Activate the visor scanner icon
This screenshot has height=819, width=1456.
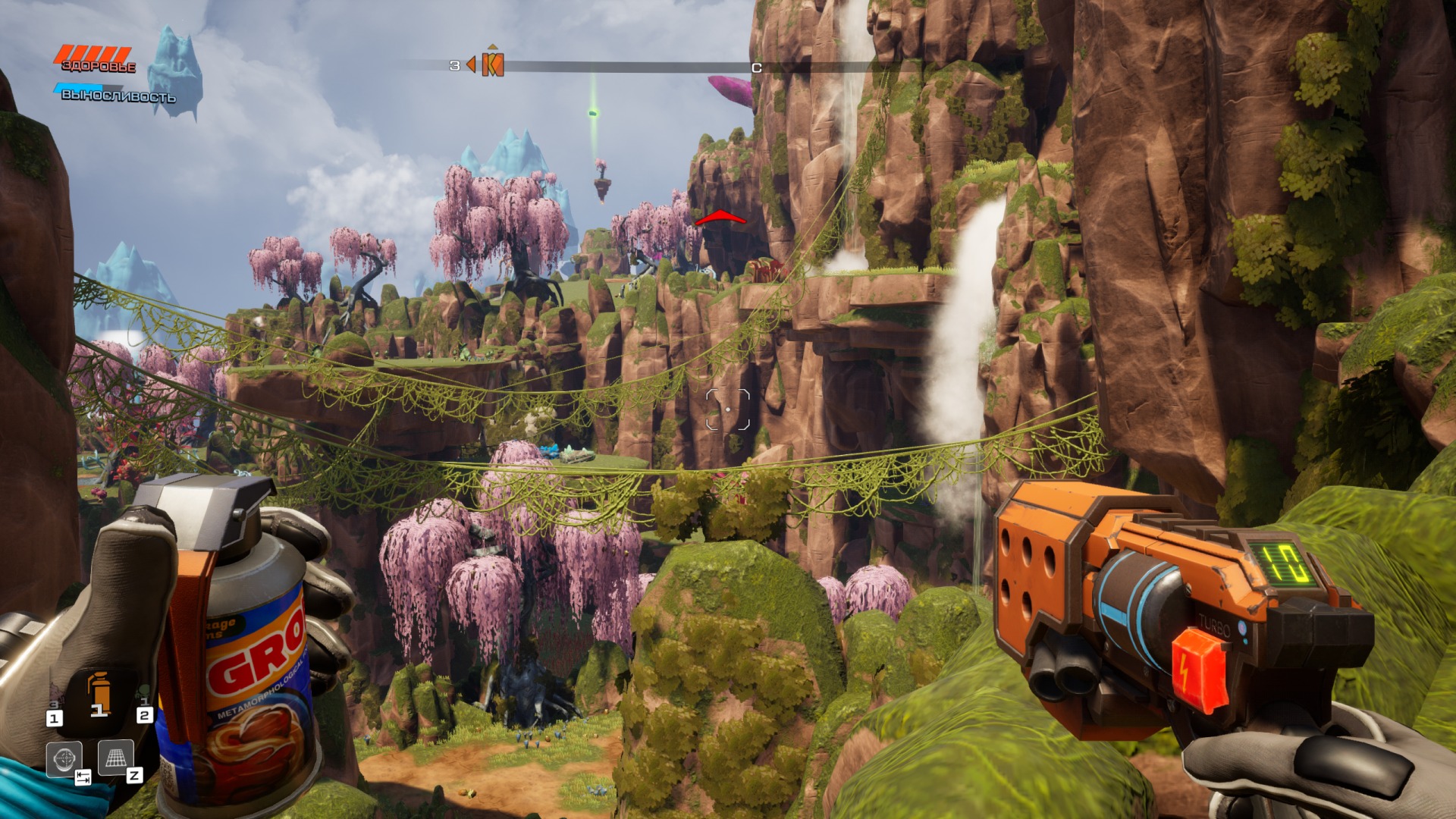click(64, 758)
